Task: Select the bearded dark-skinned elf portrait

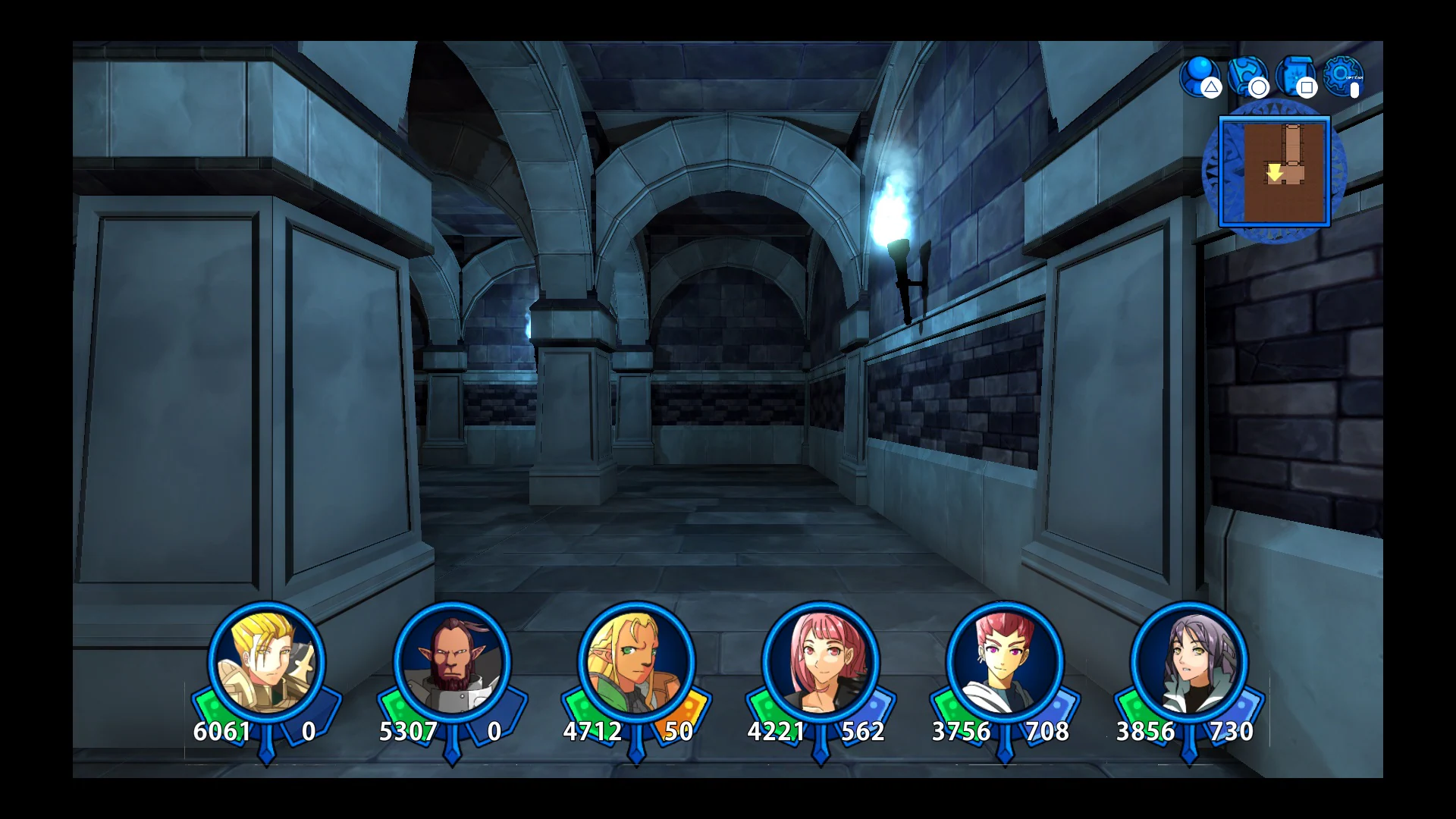Action: [452, 662]
